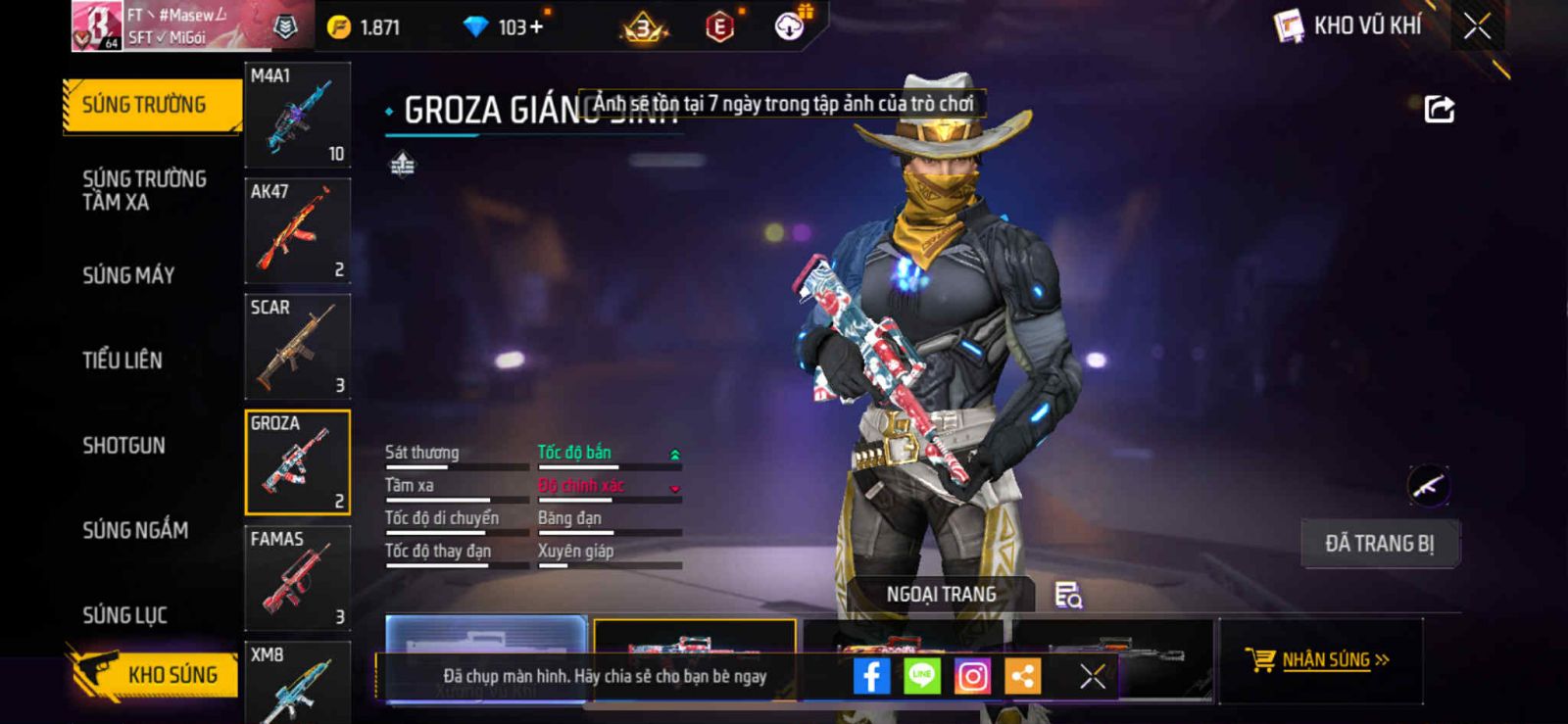Pick the FAMAS weapon tile
This screenshot has height=724, width=1568.
coord(297,578)
